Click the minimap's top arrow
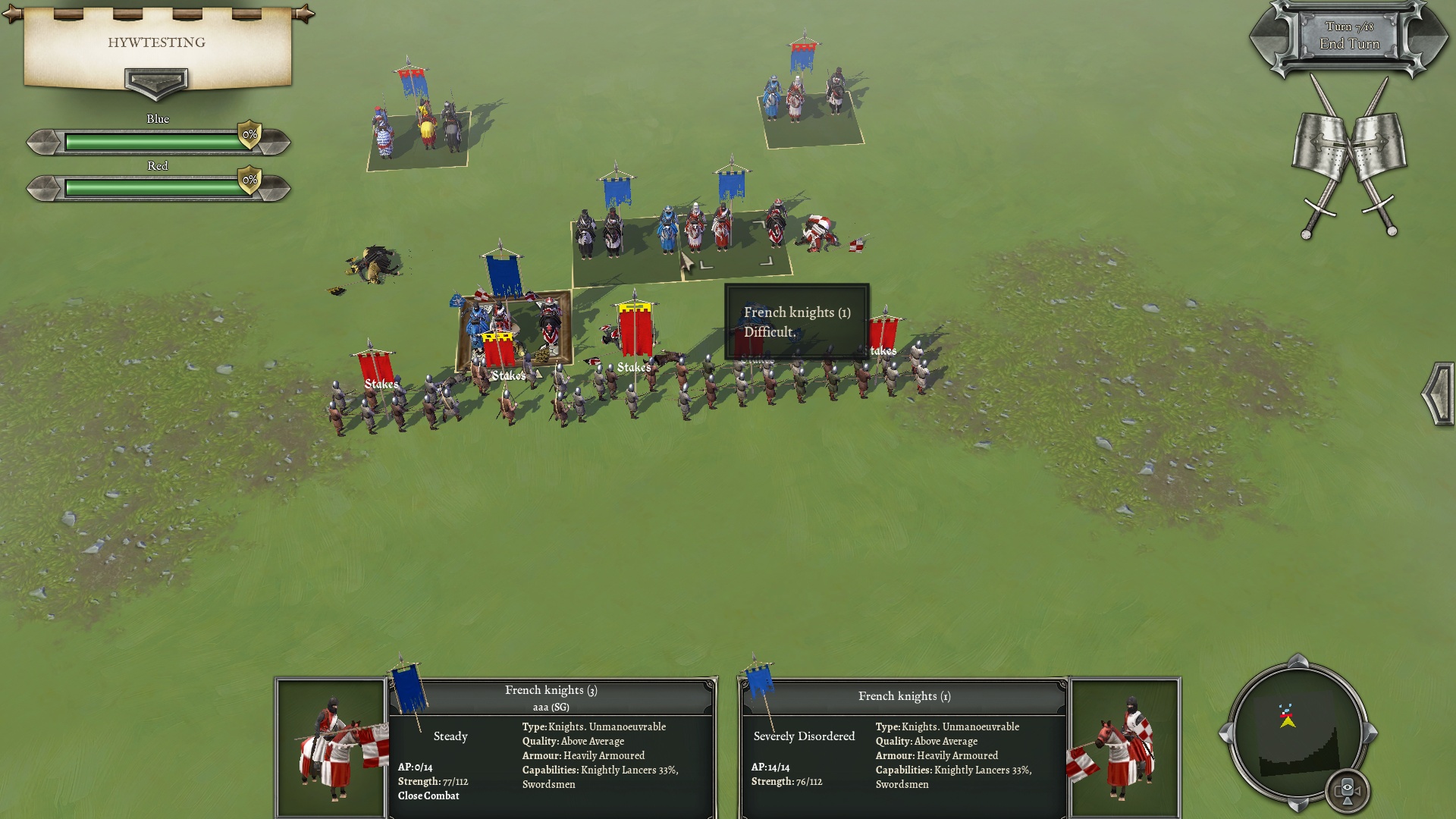This screenshot has width=1456, height=819. tap(1298, 661)
